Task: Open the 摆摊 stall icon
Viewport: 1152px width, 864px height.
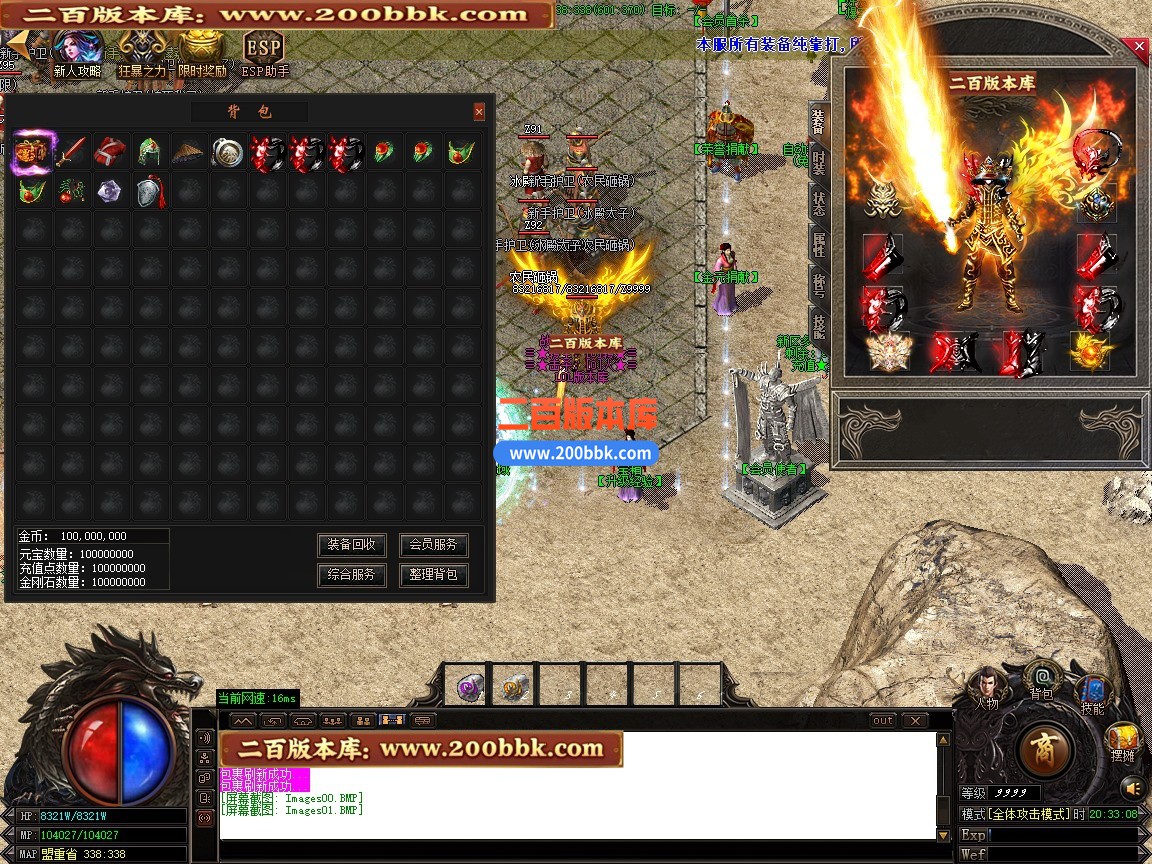Action: click(x=1123, y=741)
